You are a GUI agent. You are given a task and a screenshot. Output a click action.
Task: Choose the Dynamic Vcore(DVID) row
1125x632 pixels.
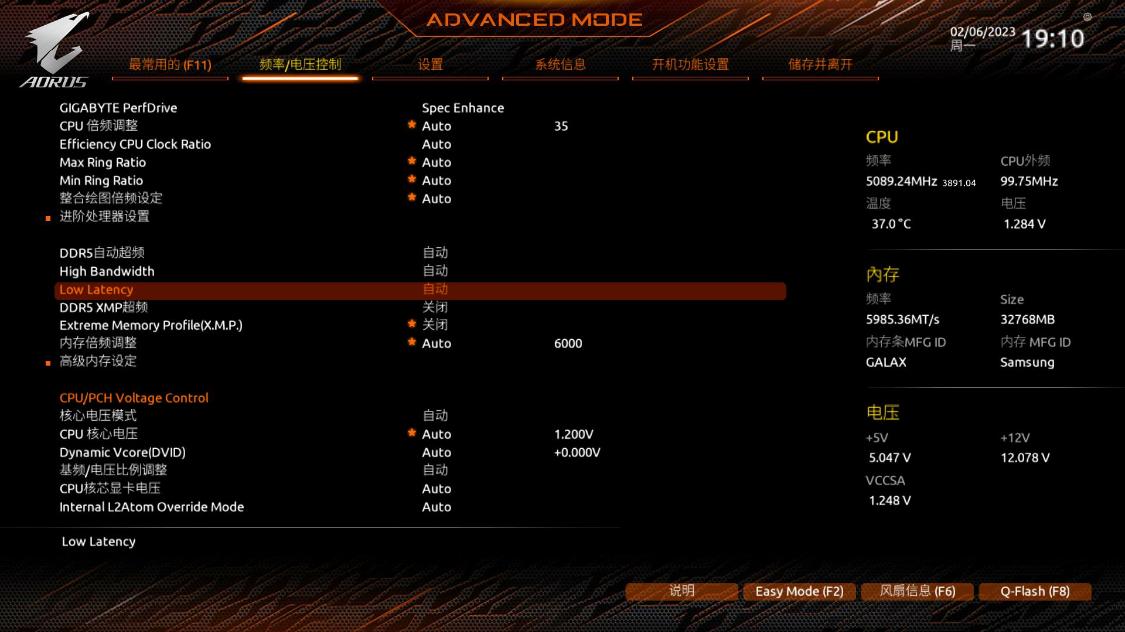point(122,452)
